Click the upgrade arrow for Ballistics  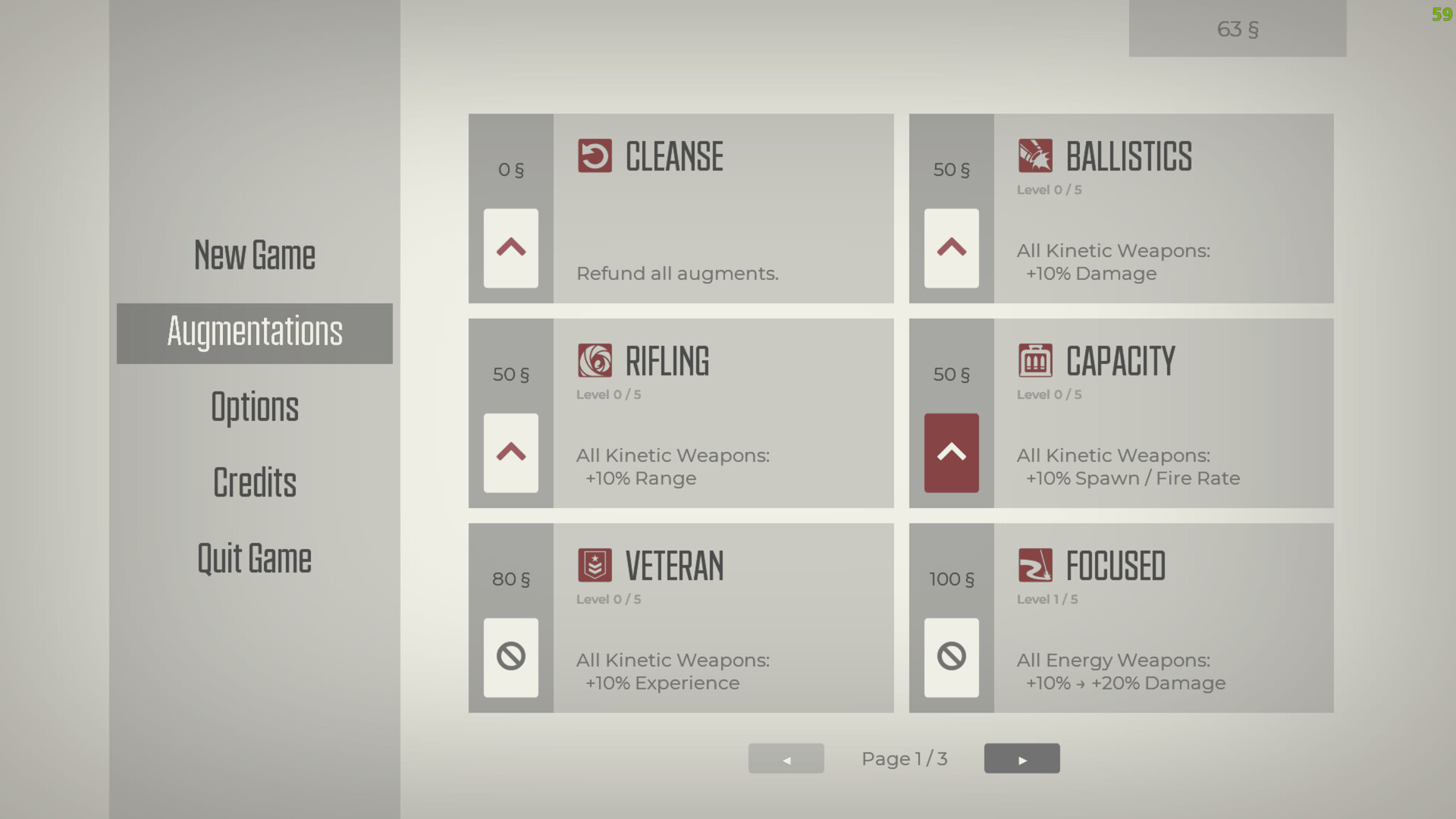950,249
